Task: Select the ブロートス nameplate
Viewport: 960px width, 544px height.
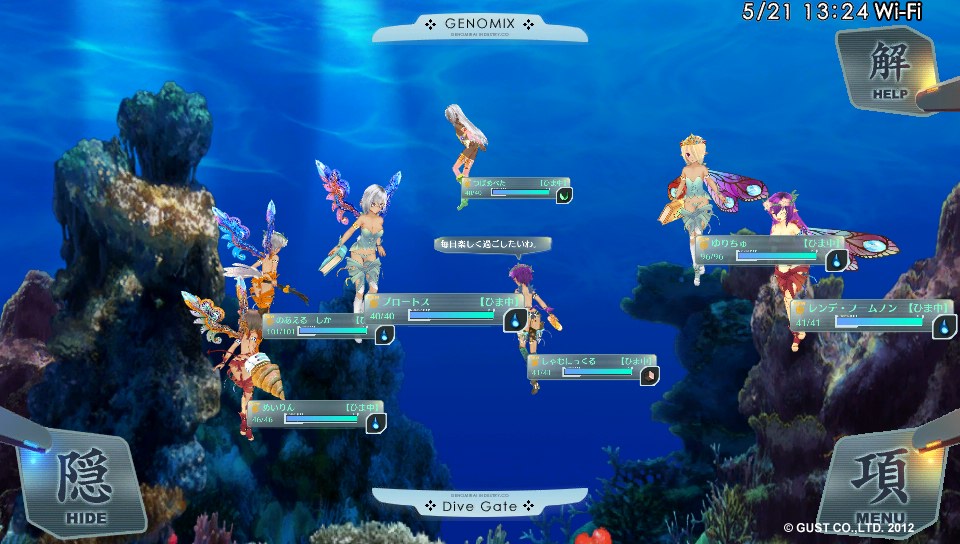Action: pyautogui.click(x=442, y=308)
